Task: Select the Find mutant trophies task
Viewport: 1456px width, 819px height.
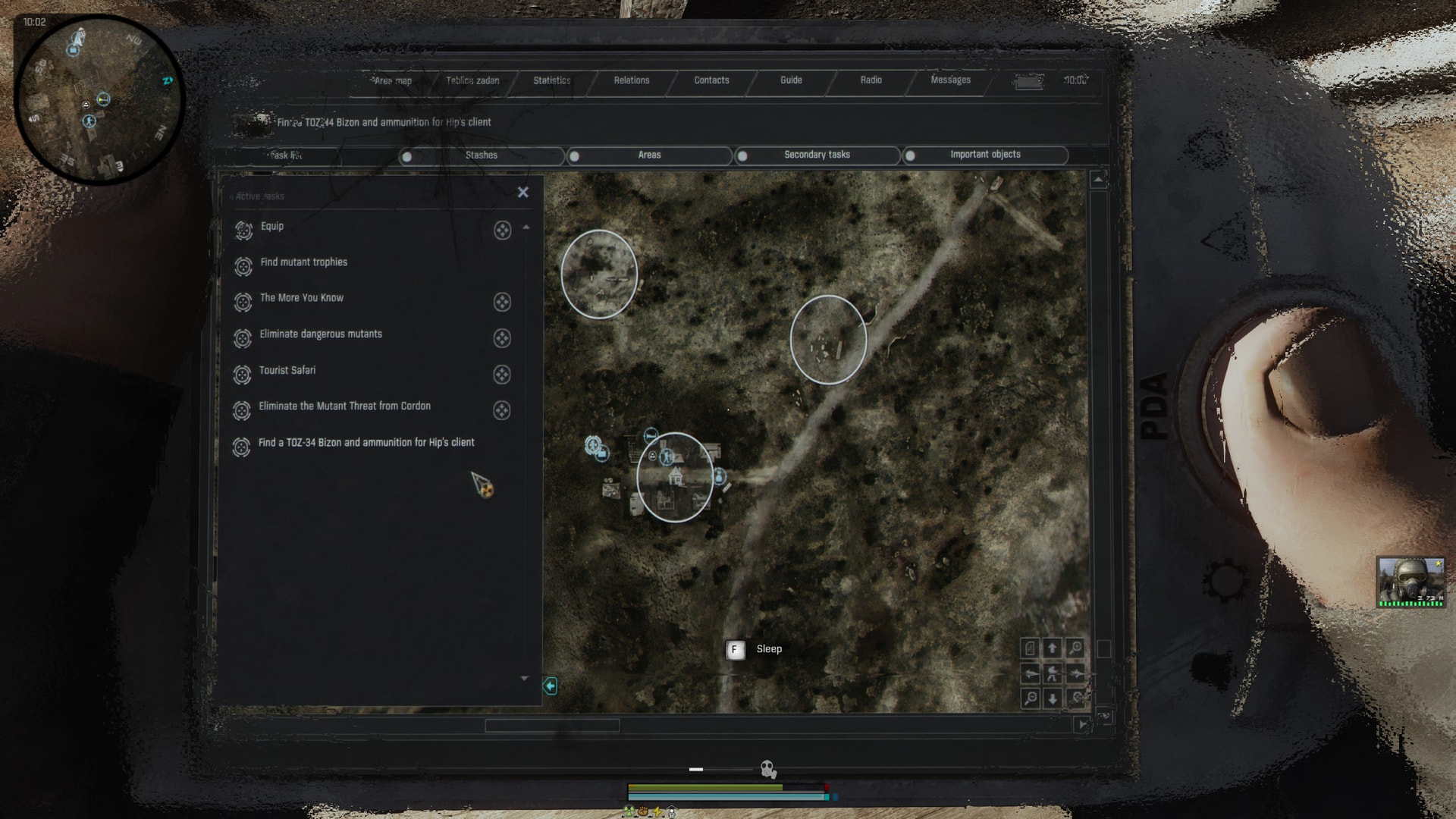Action: [x=303, y=262]
